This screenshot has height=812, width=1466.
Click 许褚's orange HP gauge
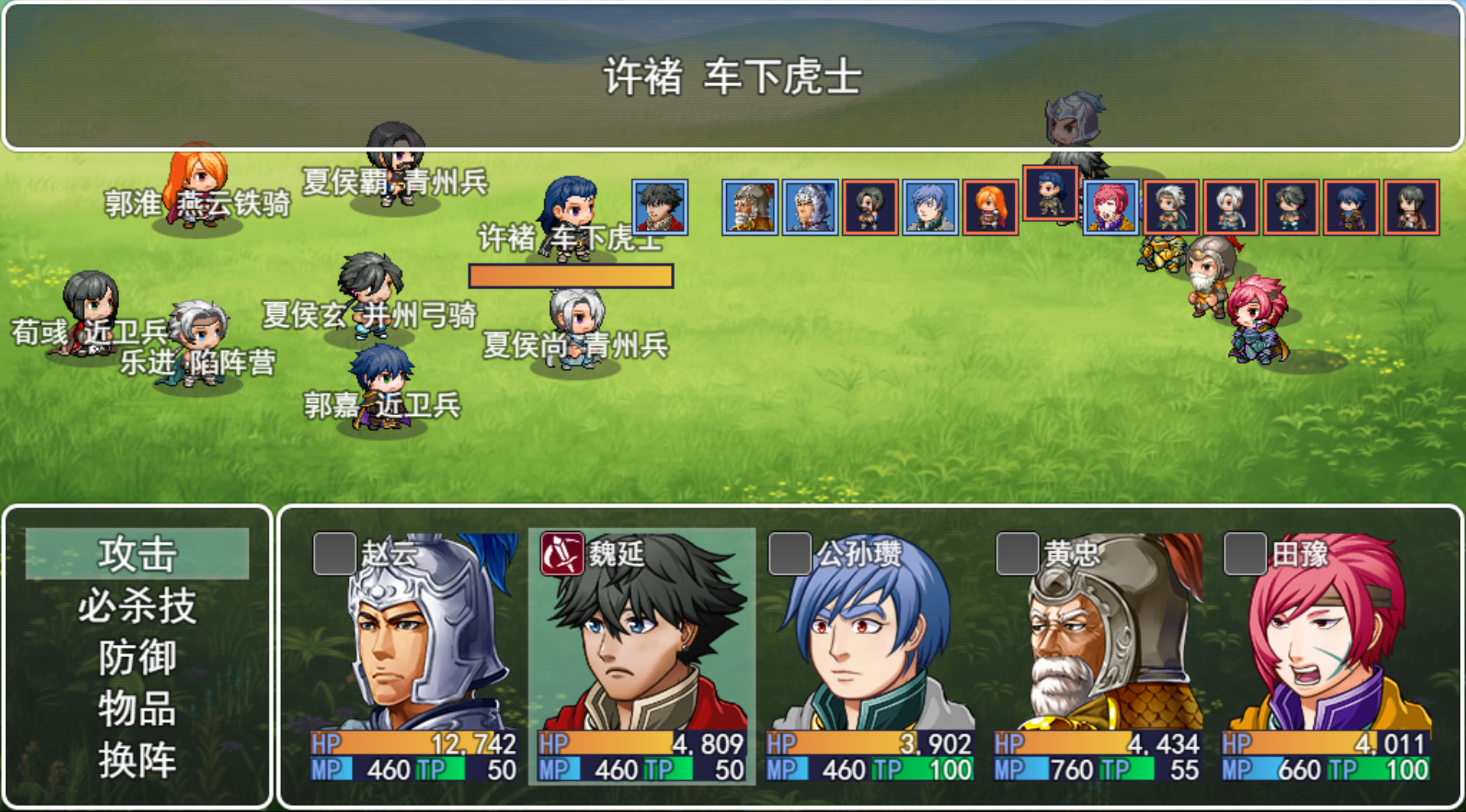click(570, 276)
